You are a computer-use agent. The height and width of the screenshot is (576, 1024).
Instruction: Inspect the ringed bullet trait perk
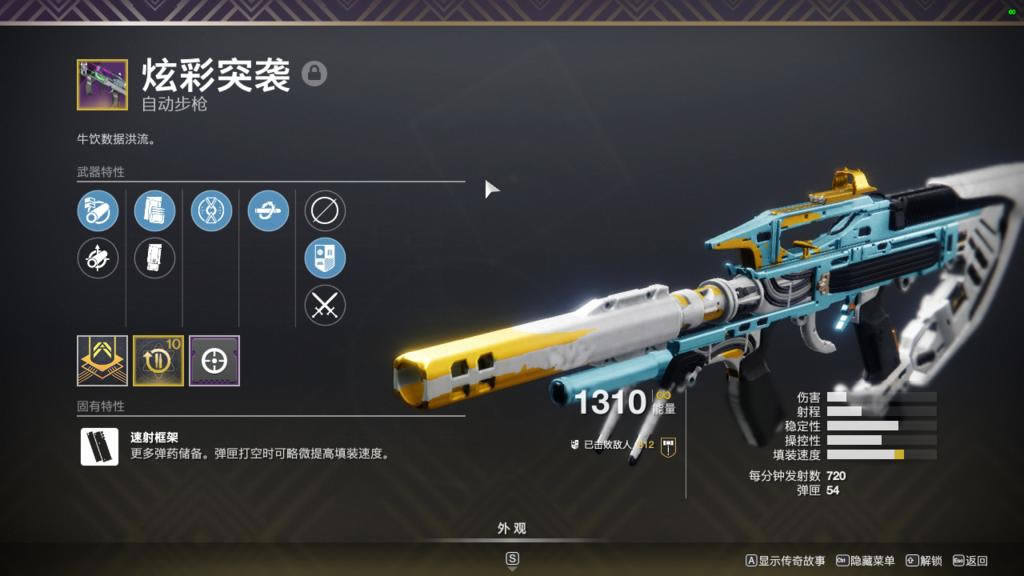click(268, 211)
